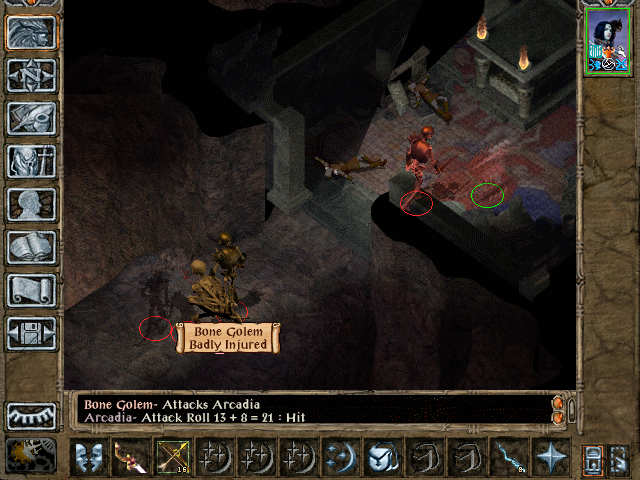Open the mage spellbook with the open book button
Viewport: 640px width, 480px height.
[31, 246]
